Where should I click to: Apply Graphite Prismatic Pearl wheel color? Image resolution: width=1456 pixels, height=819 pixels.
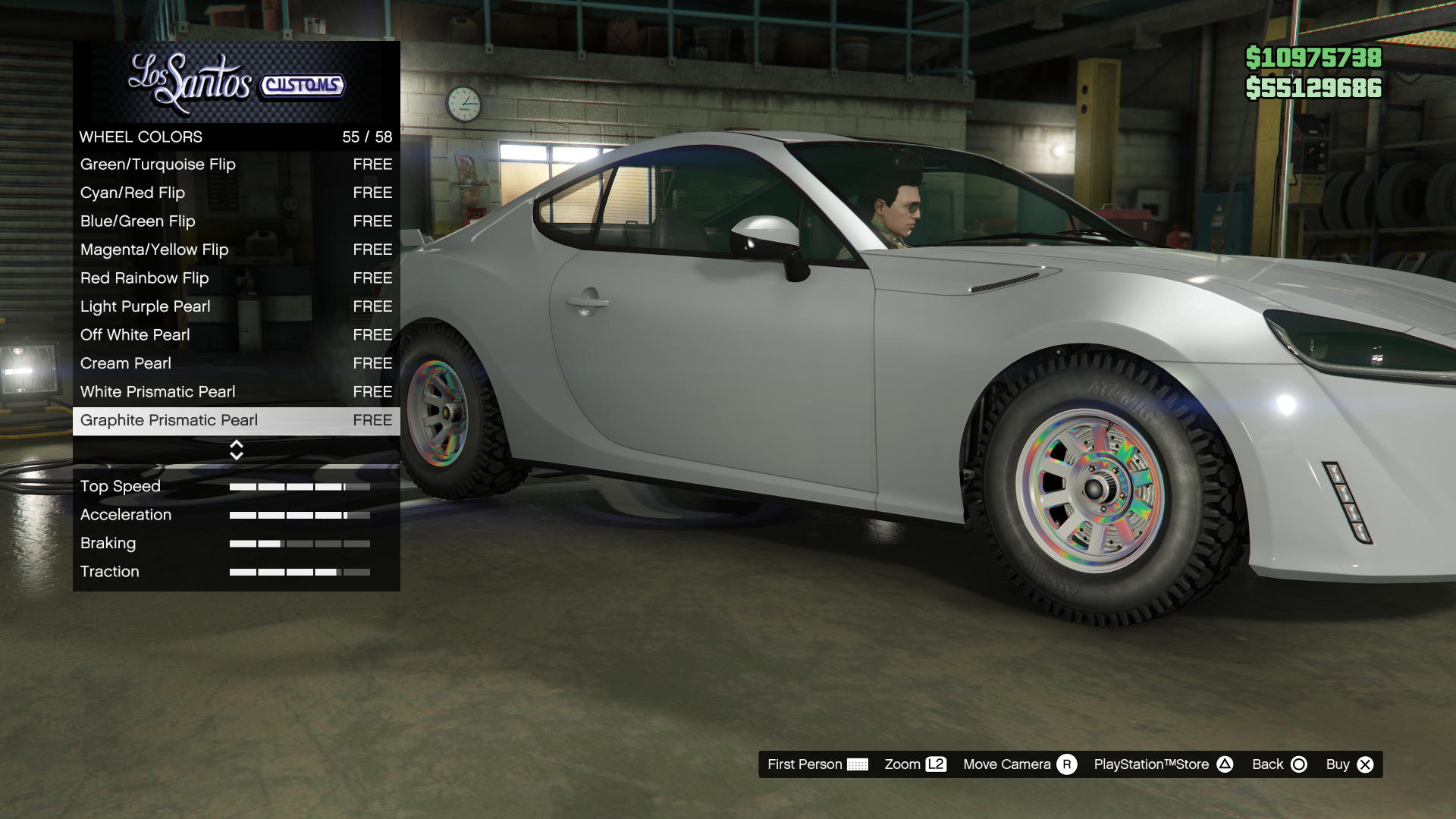[235, 420]
